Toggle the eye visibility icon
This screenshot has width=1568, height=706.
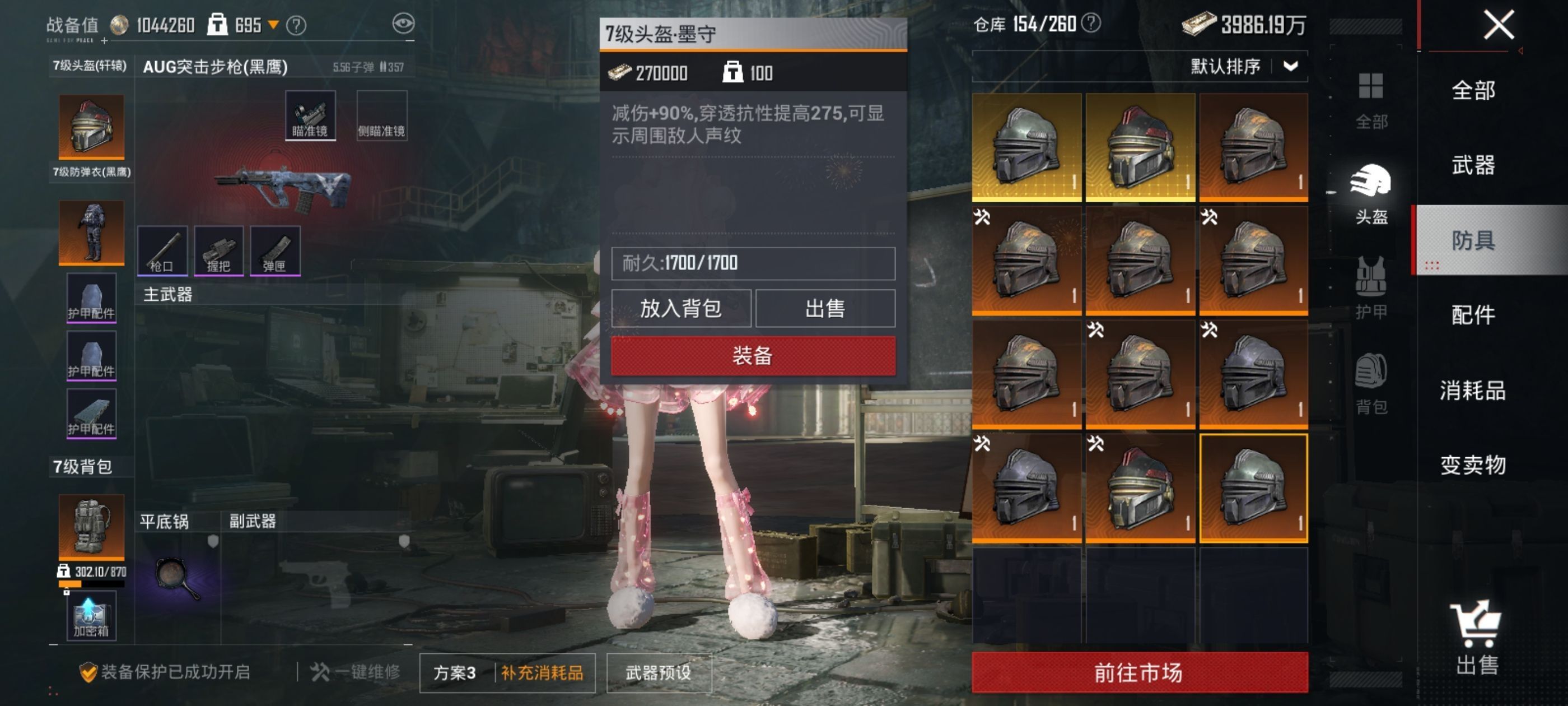pos(403,24)
